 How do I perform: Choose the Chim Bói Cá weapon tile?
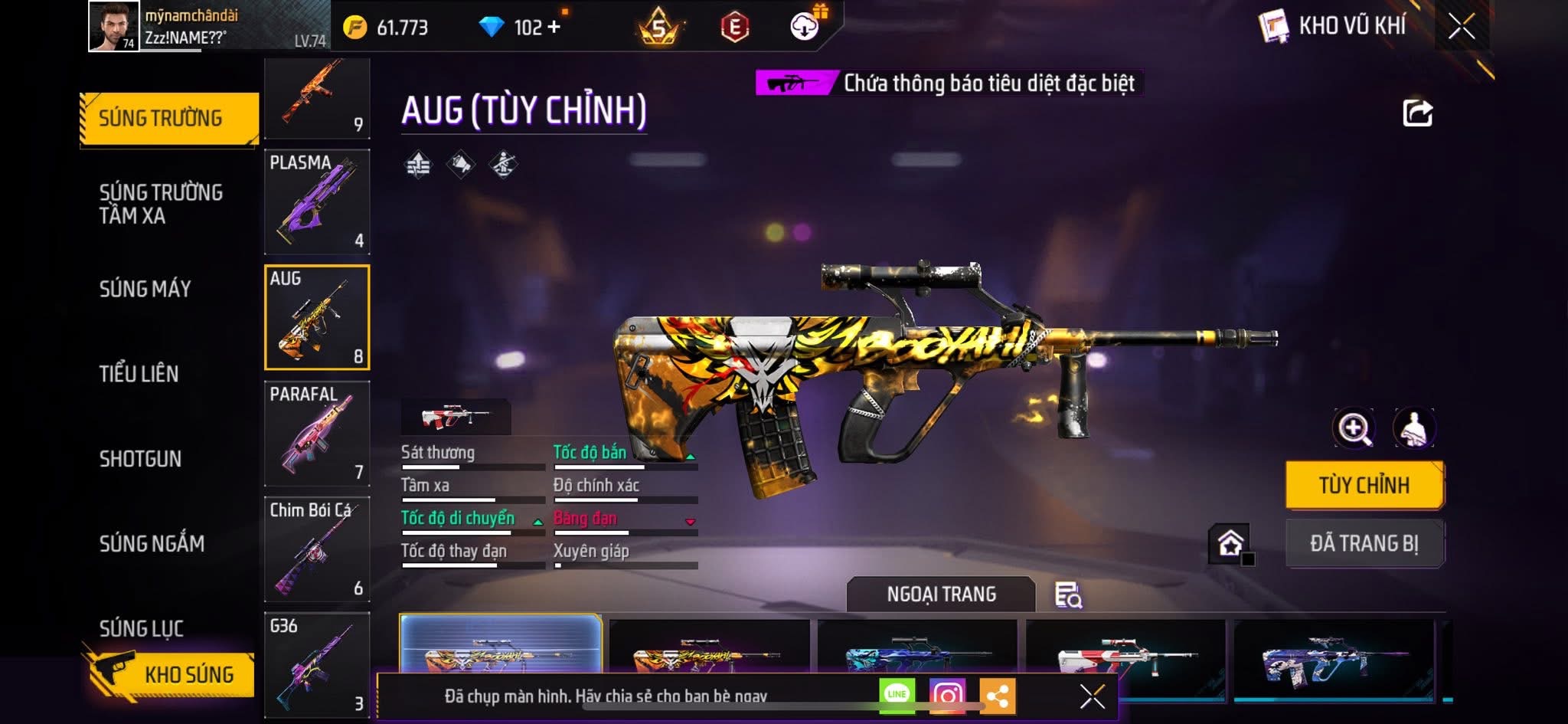(x=317, y=549)
